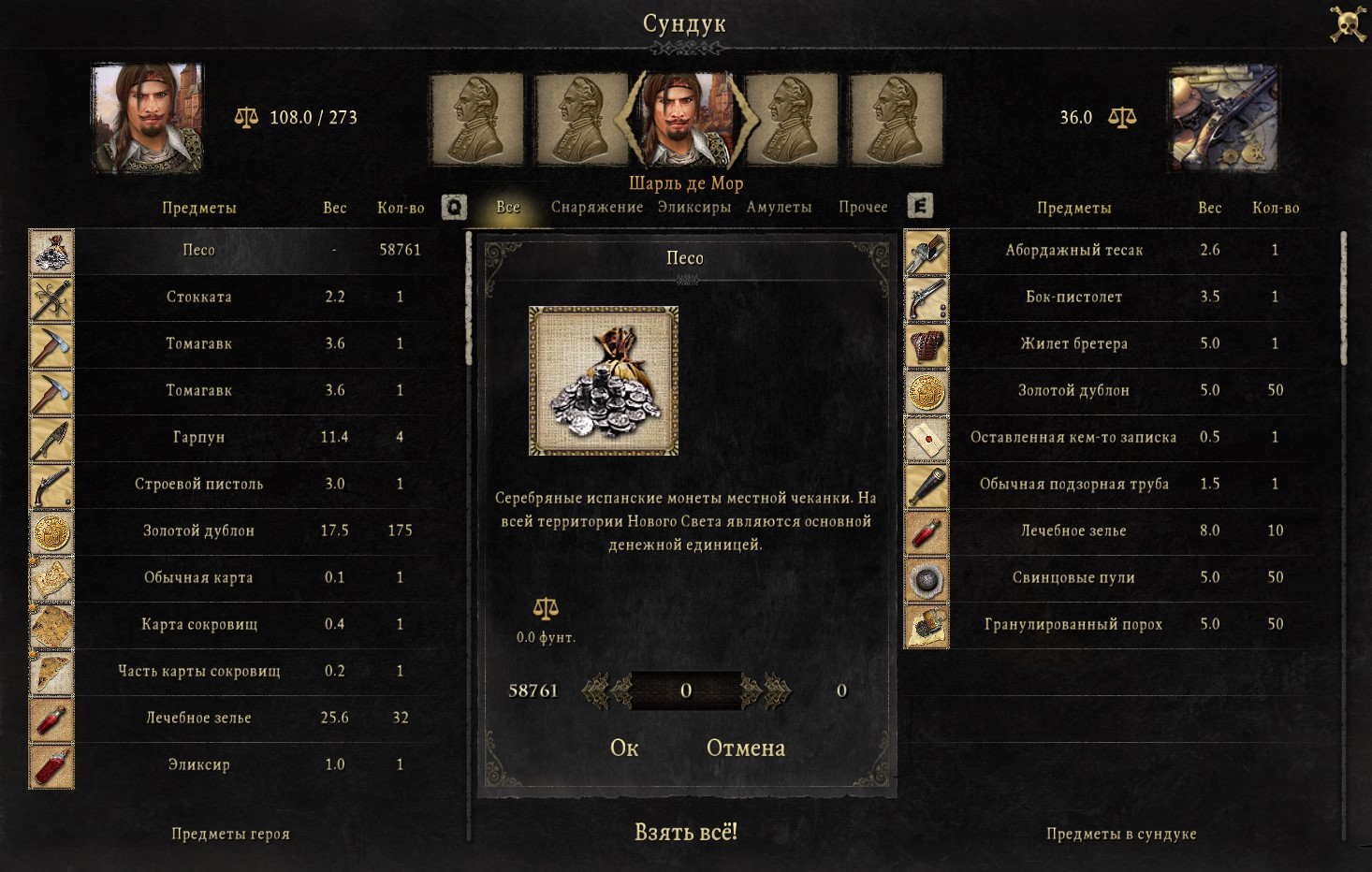Select the Эликсир row

(198, 764)
